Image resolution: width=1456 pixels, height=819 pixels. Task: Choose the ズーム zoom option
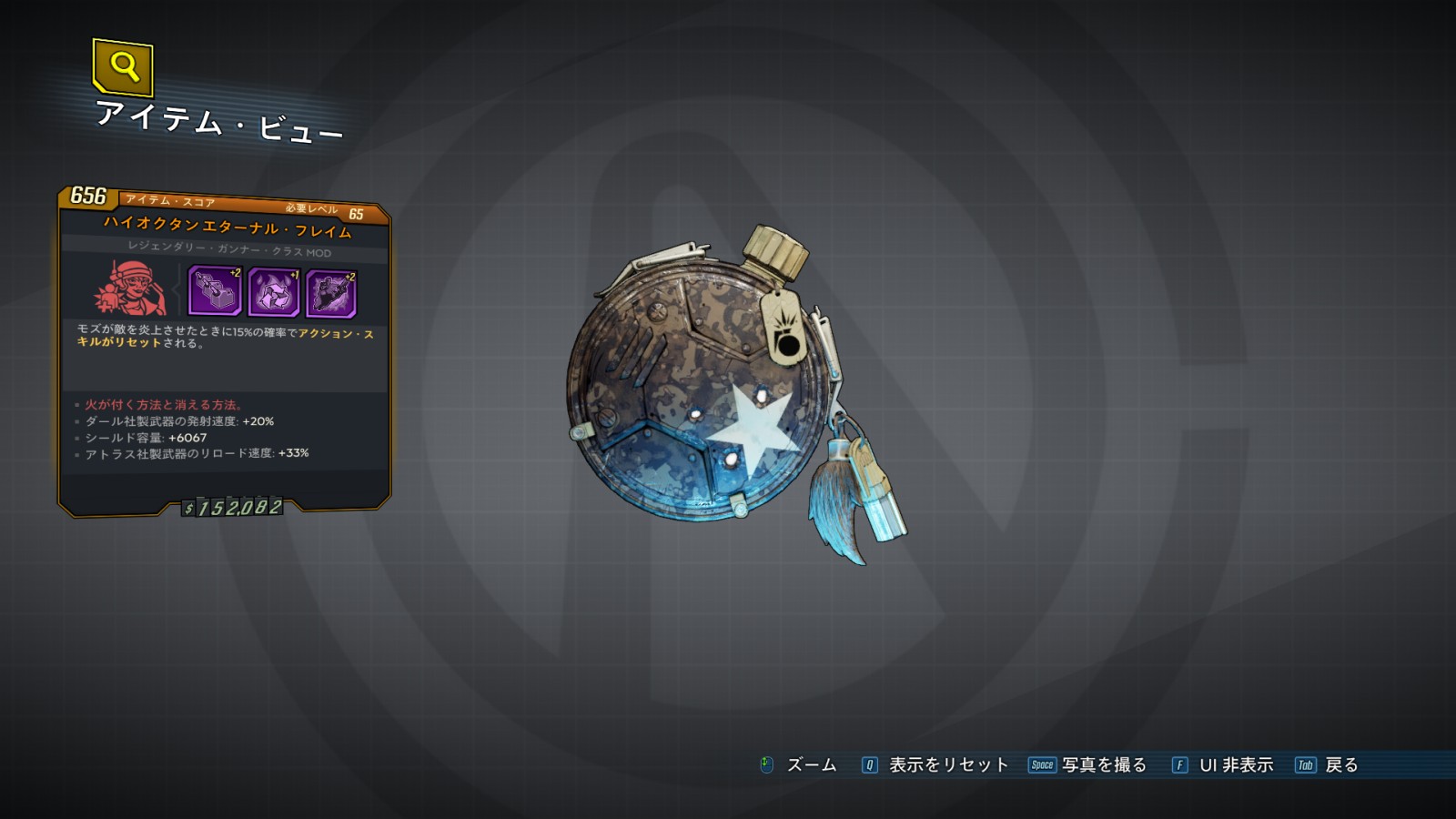(799, 765)
